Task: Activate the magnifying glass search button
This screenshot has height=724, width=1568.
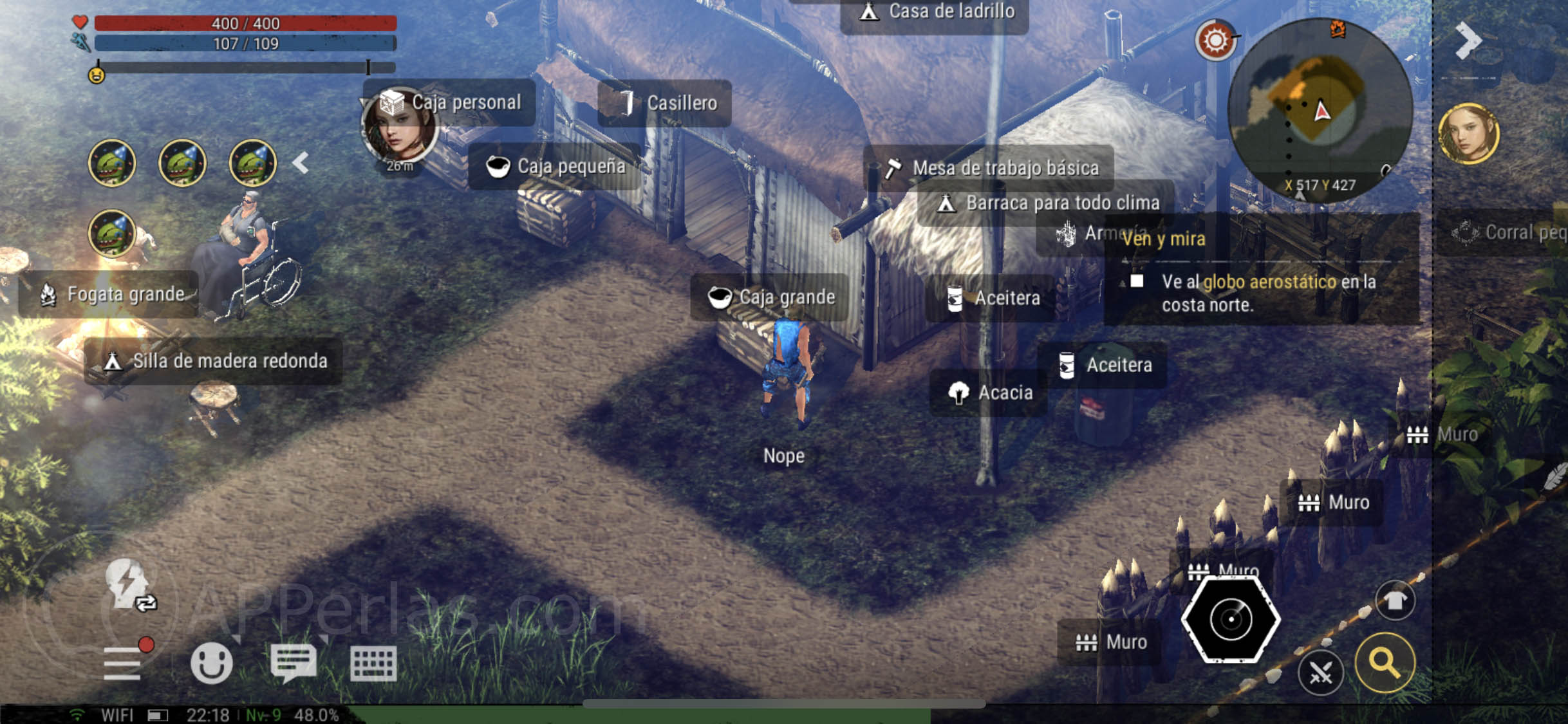Action: [x=1385, y=663]
